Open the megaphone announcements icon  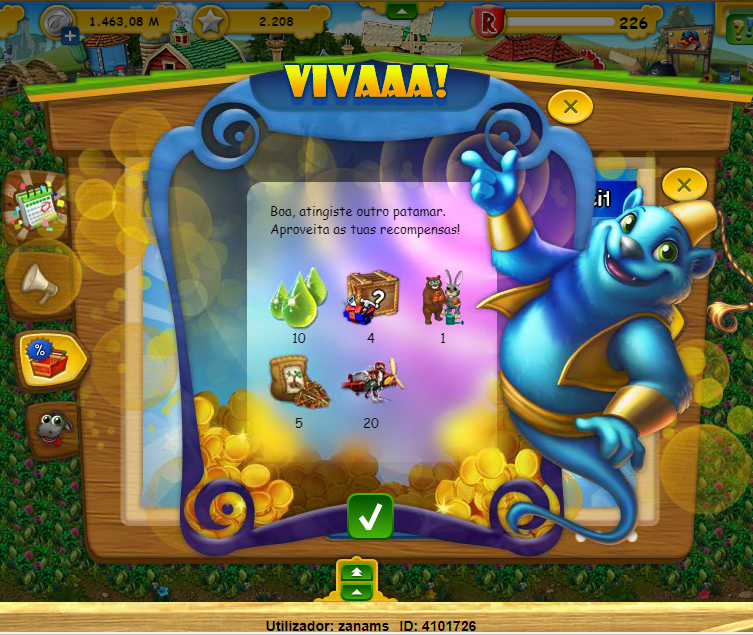click(x=41, y=285)
